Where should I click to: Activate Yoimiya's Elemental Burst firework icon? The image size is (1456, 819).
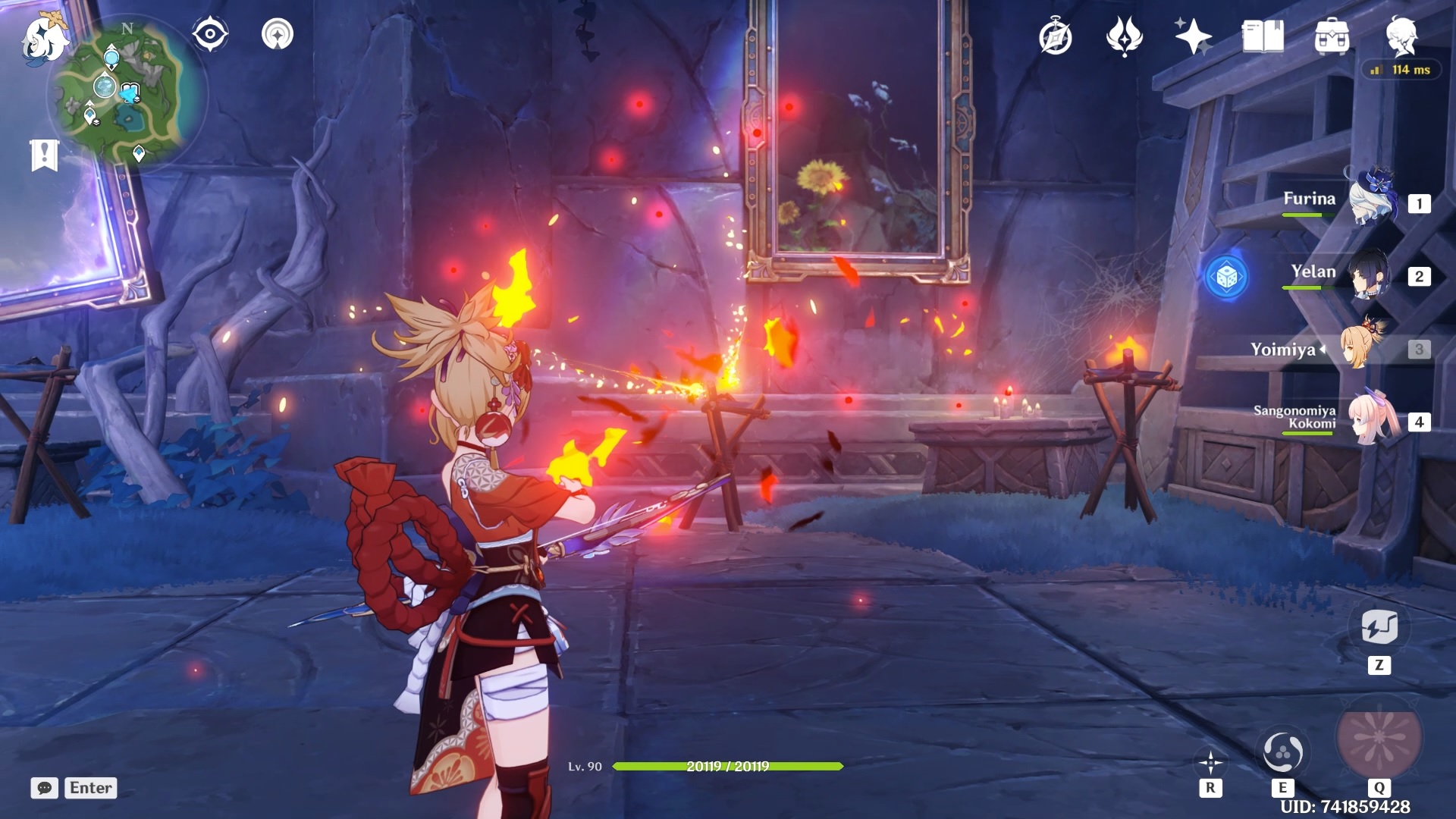pos(1379,737)
